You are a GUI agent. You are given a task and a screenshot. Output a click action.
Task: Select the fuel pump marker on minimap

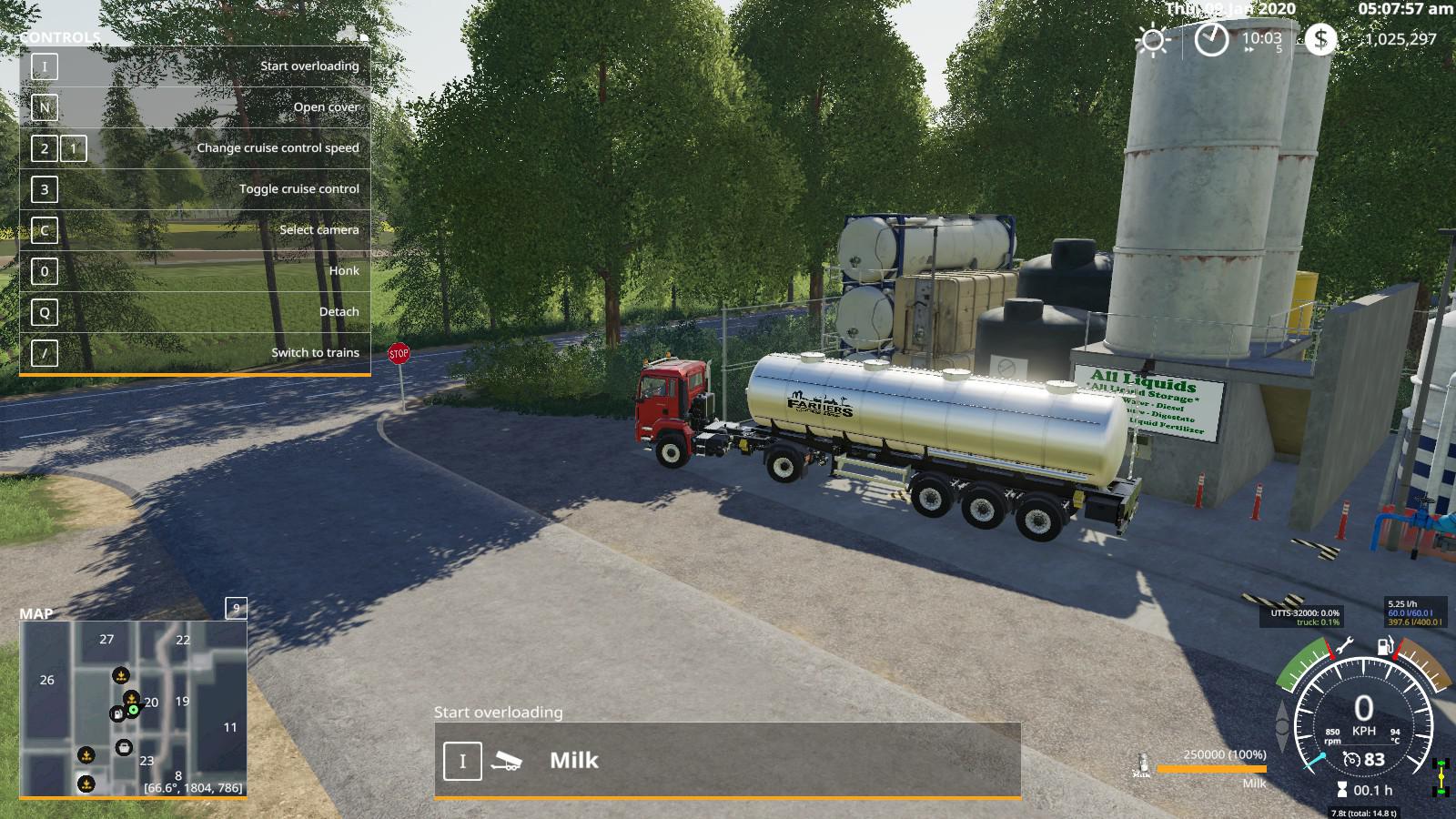coord(117,714)
